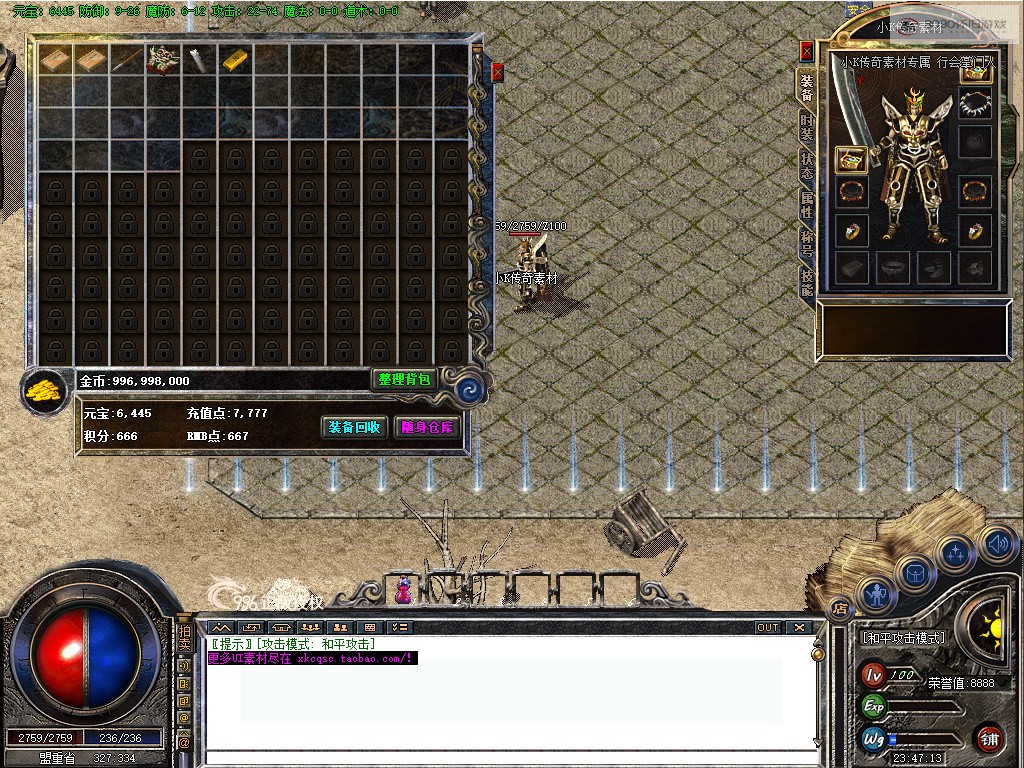Close the inventory bag window
Image resolution: width=1024 pixels, height=768 pixels.
[497, 71]
